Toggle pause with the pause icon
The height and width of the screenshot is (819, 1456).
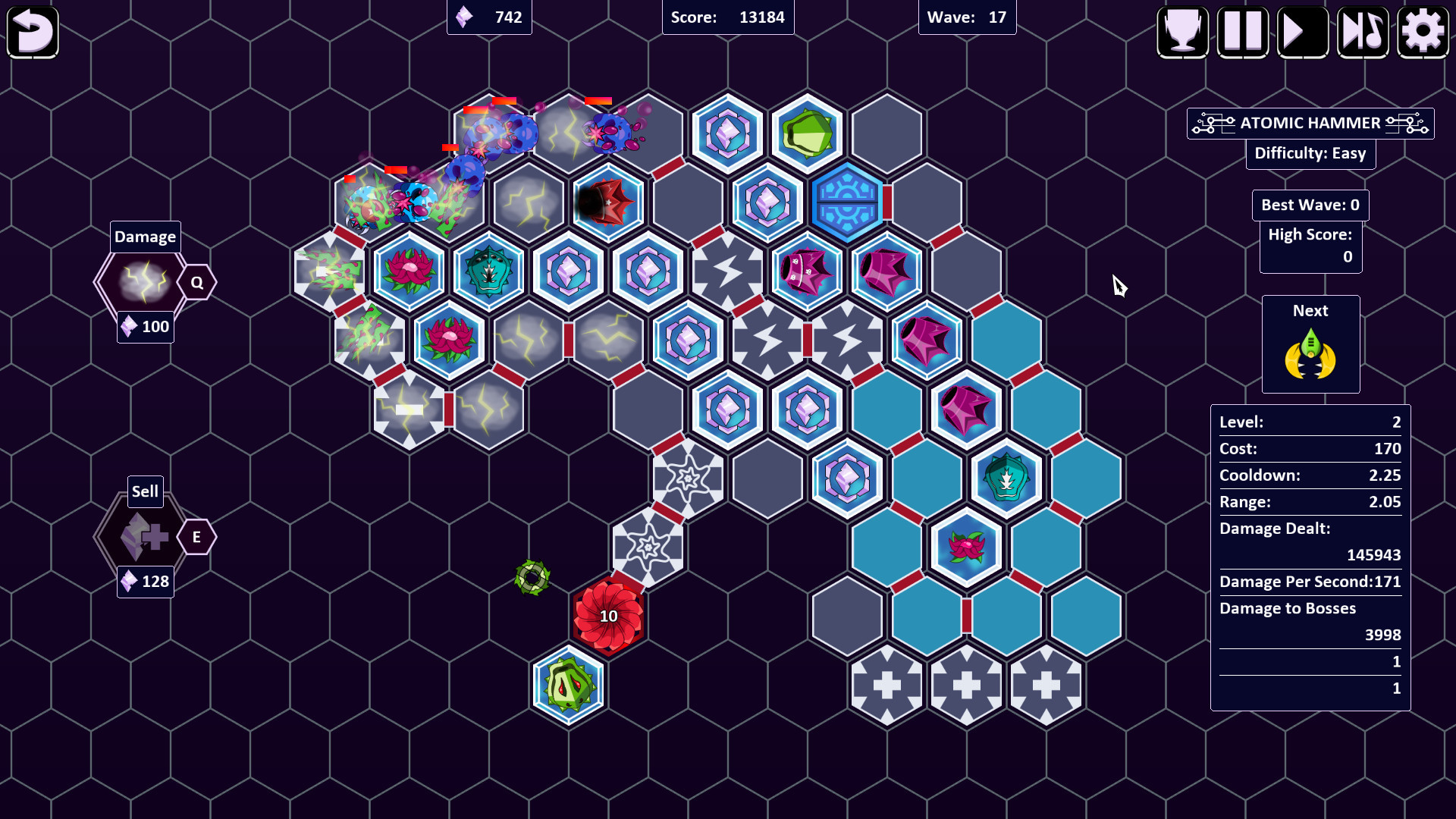(x=1242, y=32)
